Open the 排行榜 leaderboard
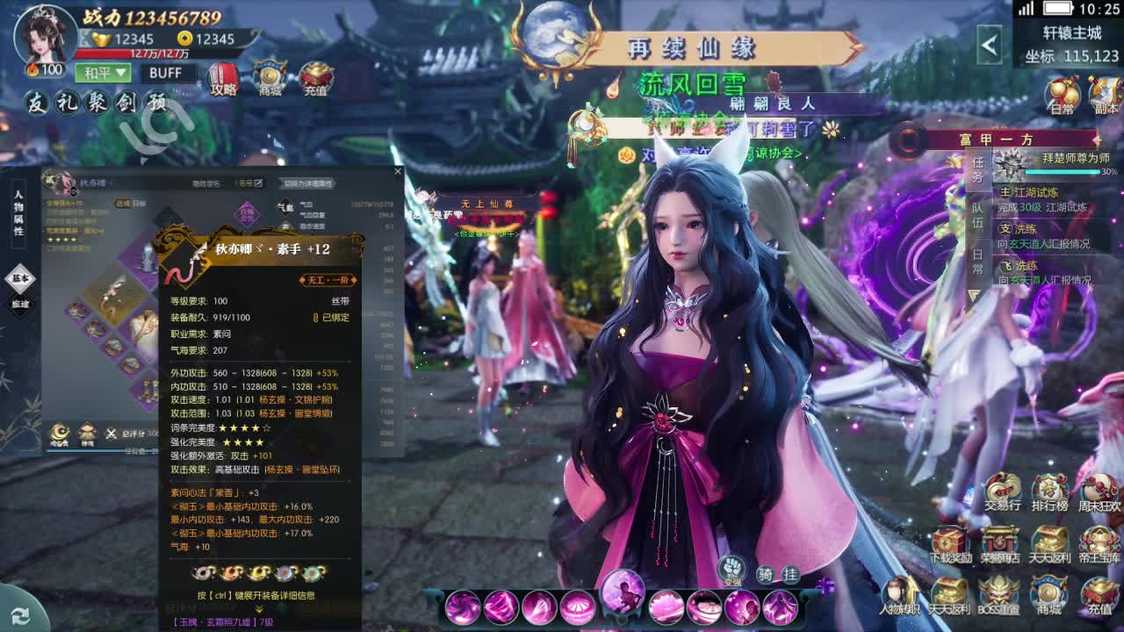 pyautogui.click(x=1050, y=493)
